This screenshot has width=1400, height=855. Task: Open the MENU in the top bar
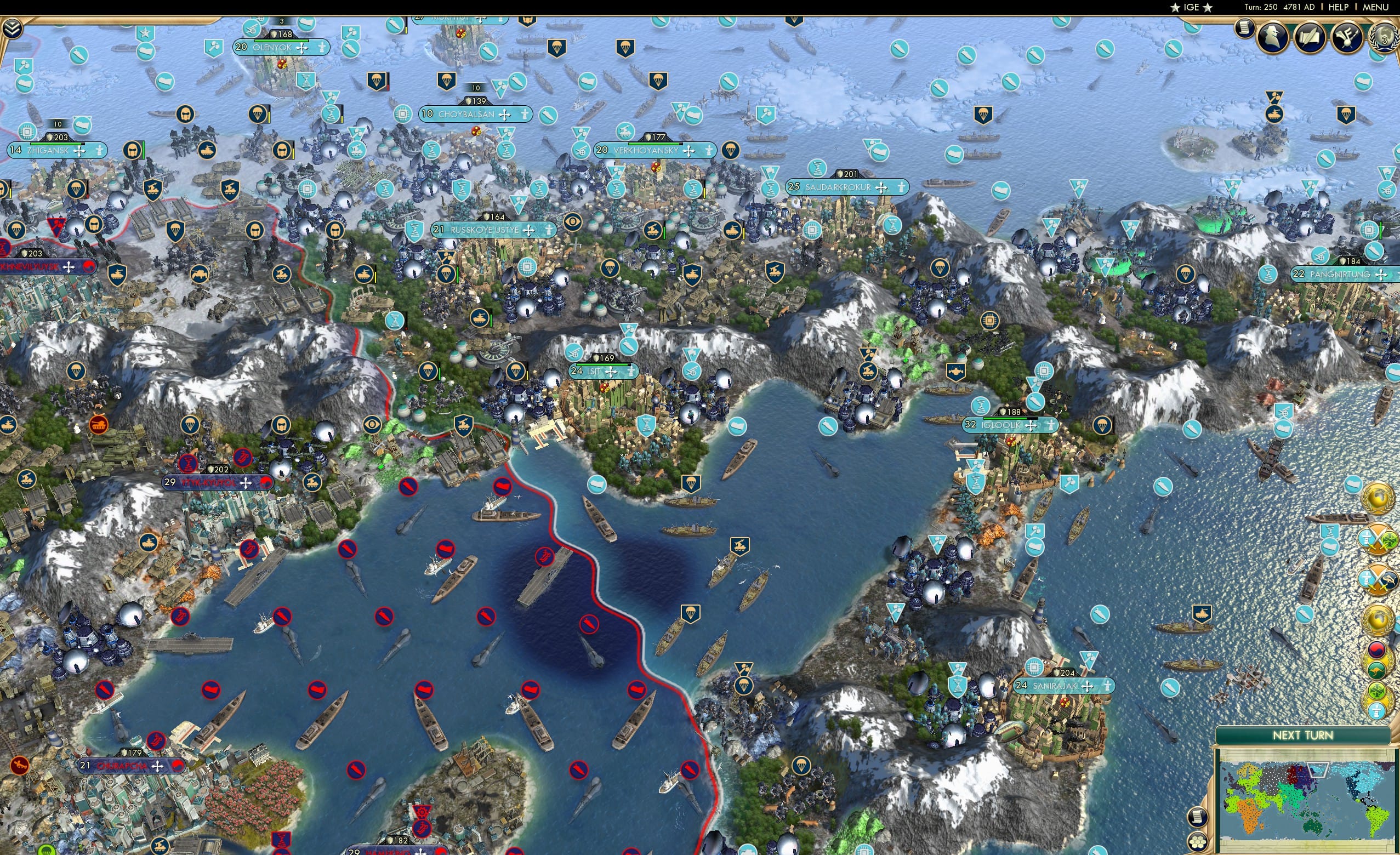1375,7
